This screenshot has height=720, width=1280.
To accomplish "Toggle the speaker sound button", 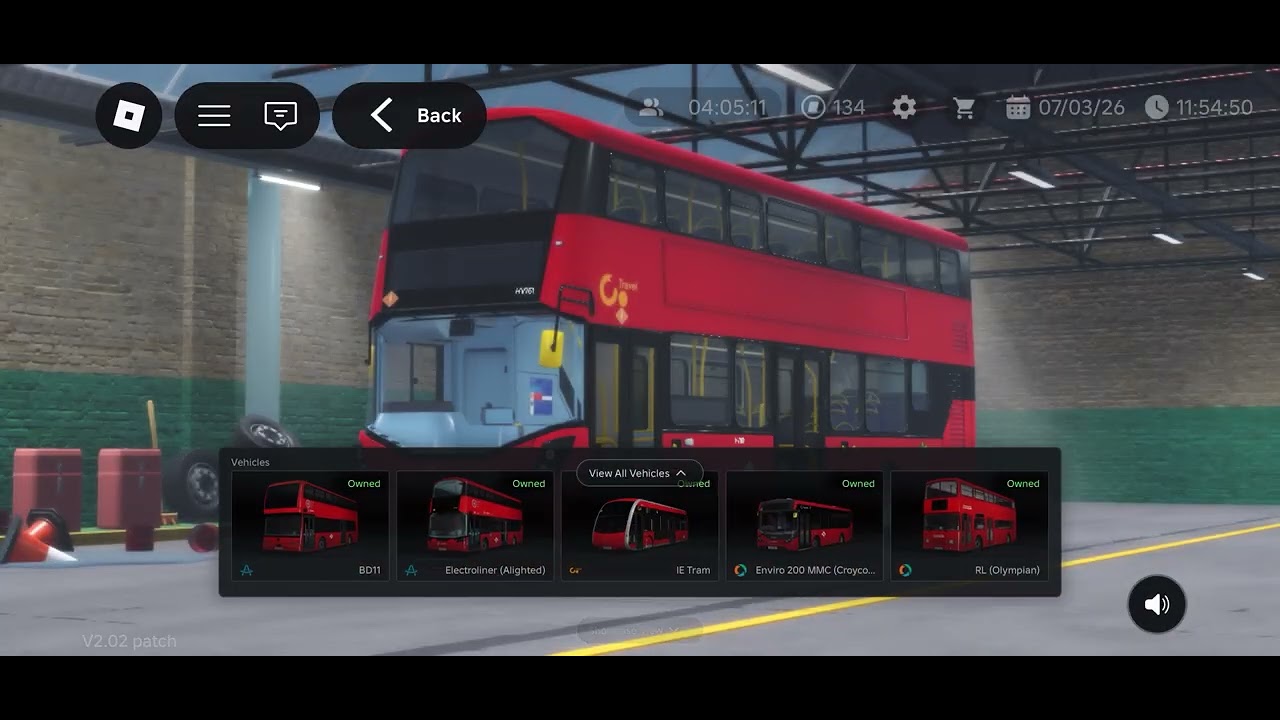I will tap(1157, 604).
